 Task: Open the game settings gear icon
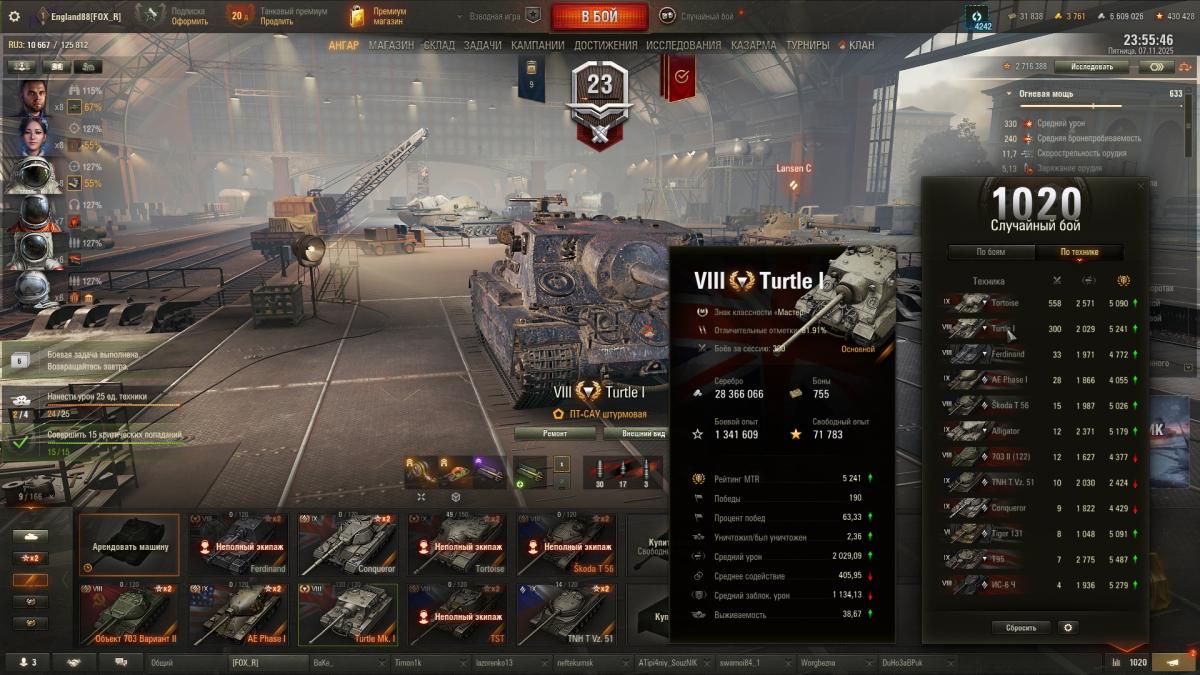click(x=14, y=16)
